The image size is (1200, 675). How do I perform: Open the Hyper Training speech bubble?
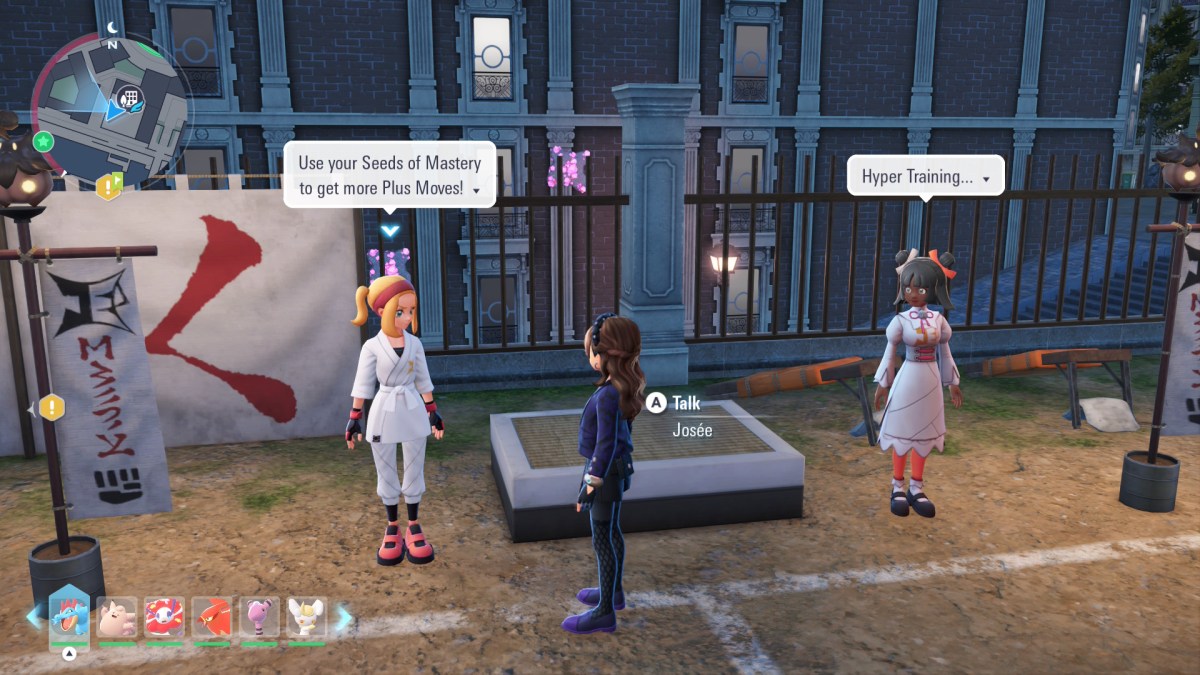click(x=925, y=177)
